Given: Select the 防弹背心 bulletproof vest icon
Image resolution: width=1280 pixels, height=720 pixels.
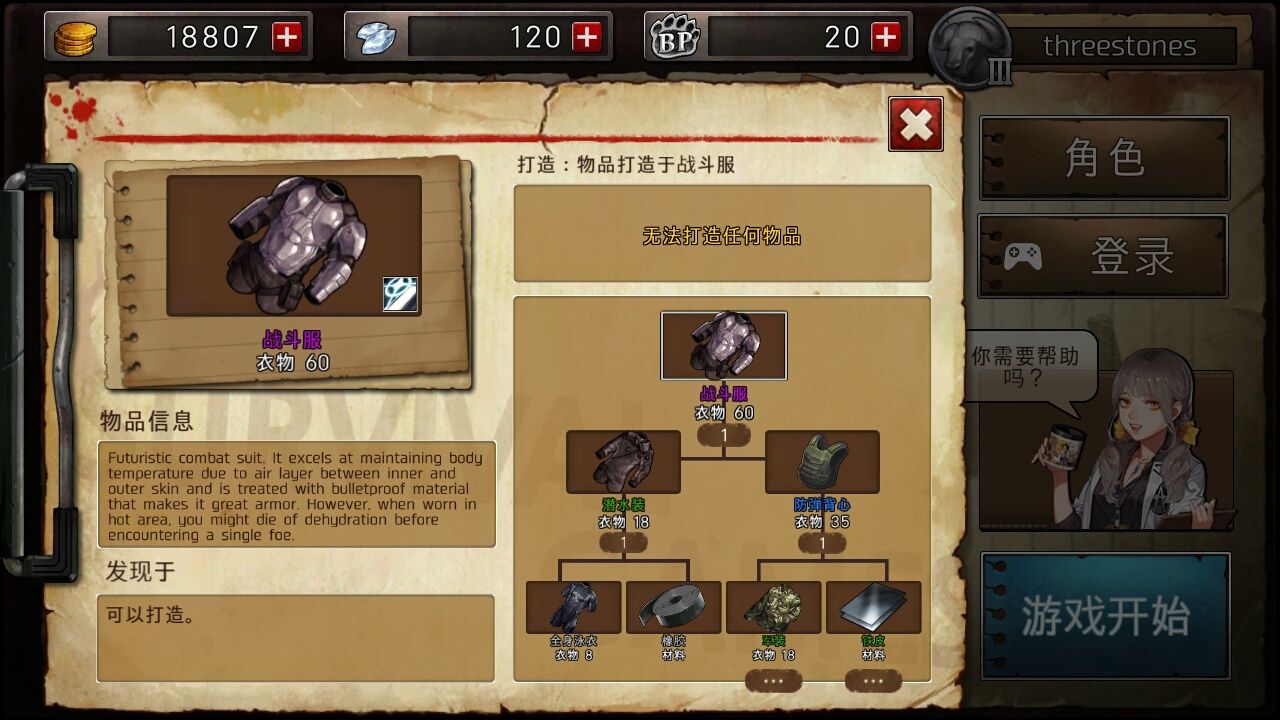Looking at the screenshot, I should point(823,461).
